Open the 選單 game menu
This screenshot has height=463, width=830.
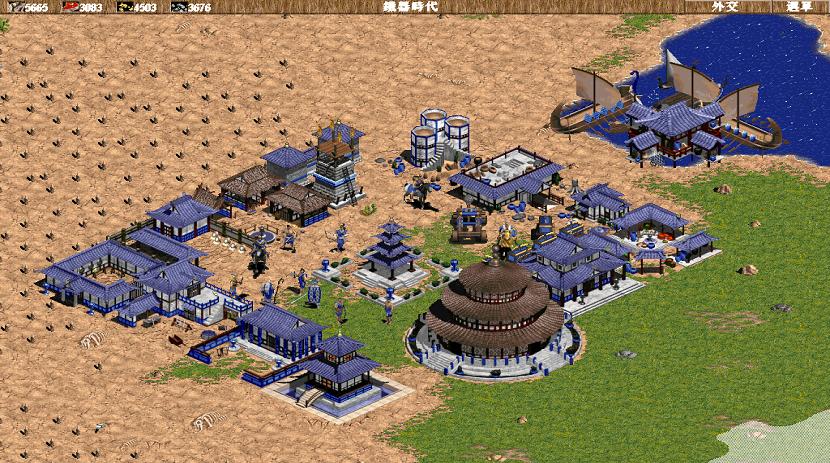(x=798, y=6)
